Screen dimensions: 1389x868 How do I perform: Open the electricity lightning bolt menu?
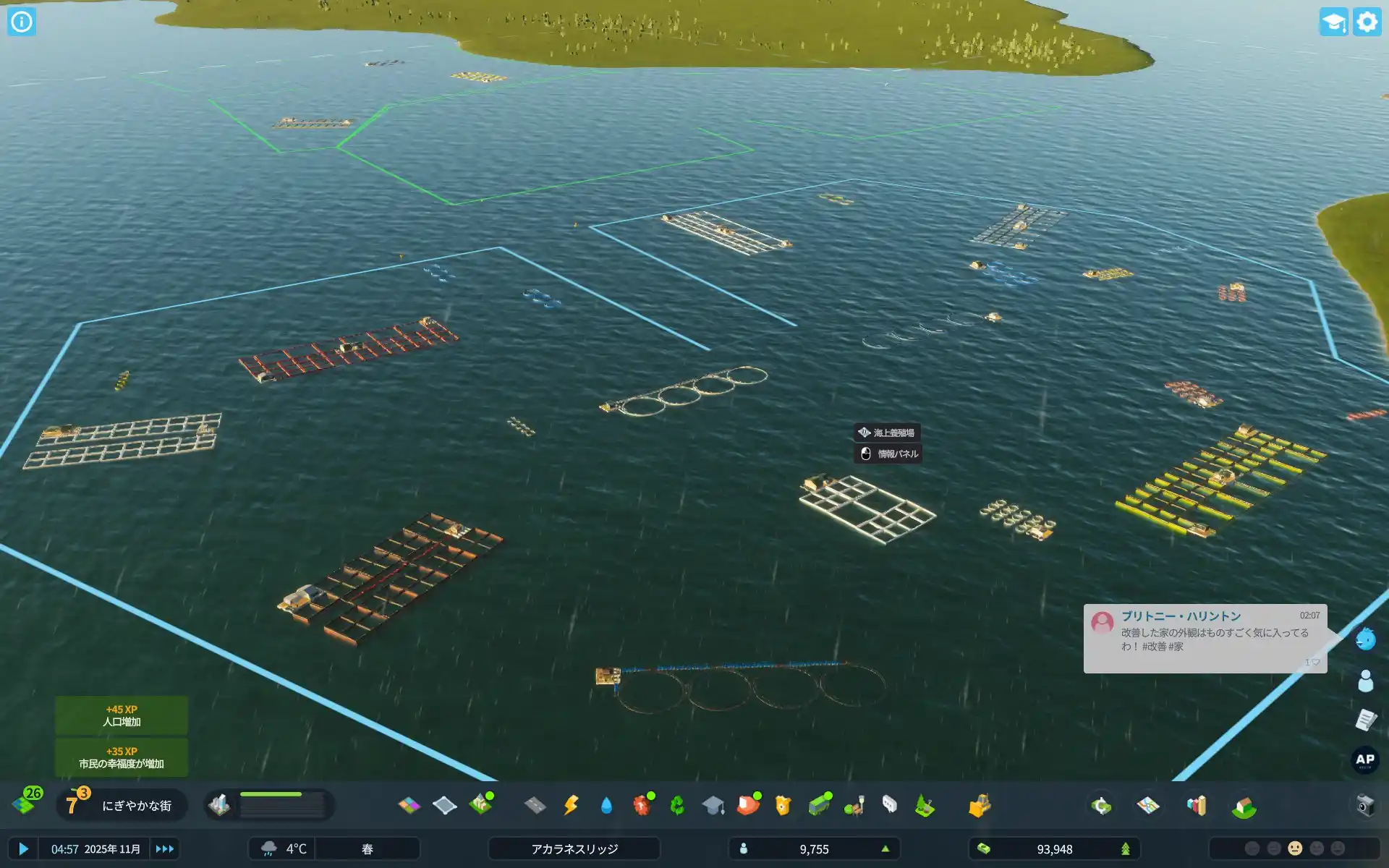[571, 805]
